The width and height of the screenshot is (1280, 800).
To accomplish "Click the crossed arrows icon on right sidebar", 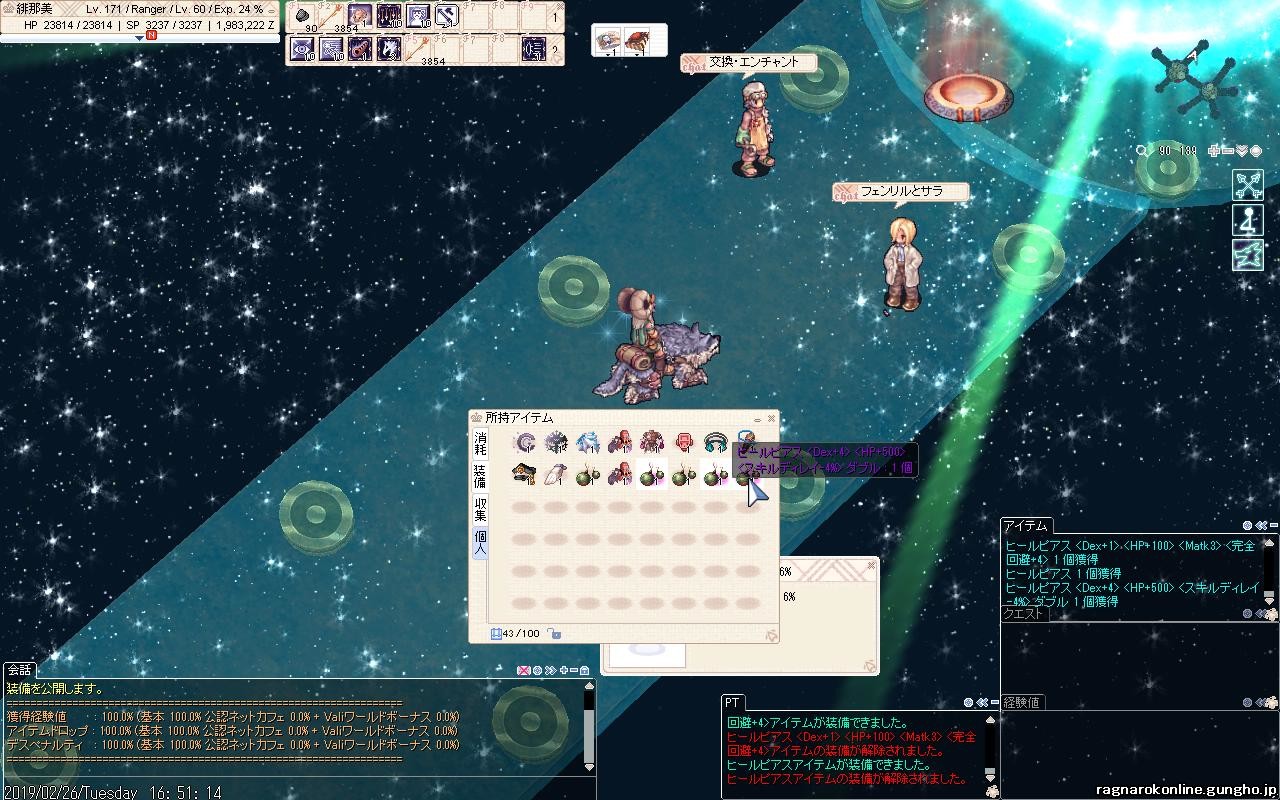I will [x=1247, y=185].
